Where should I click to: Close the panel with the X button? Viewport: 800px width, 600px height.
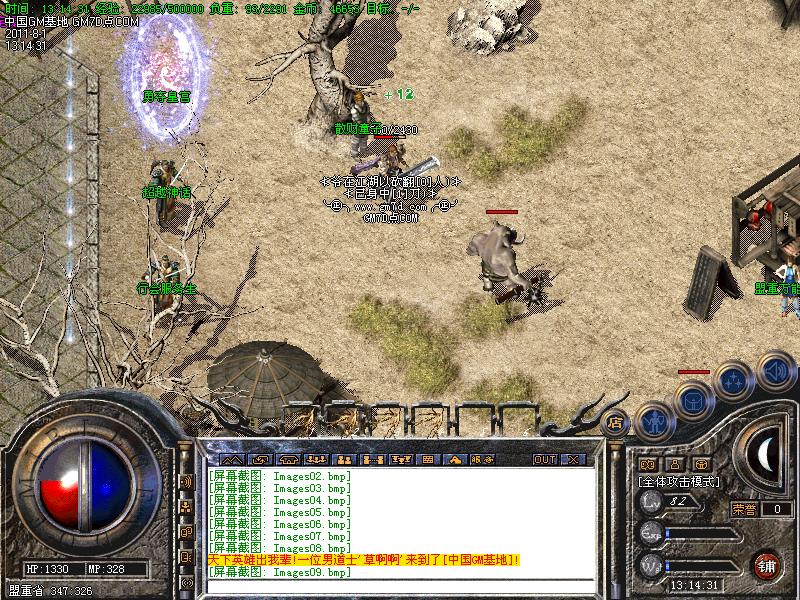point(573,459)
